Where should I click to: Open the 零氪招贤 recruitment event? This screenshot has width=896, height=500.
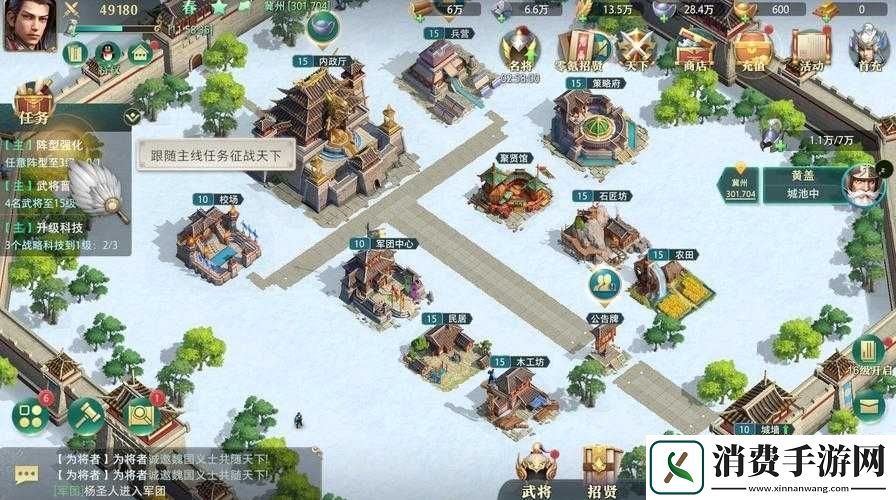point(581,50)
